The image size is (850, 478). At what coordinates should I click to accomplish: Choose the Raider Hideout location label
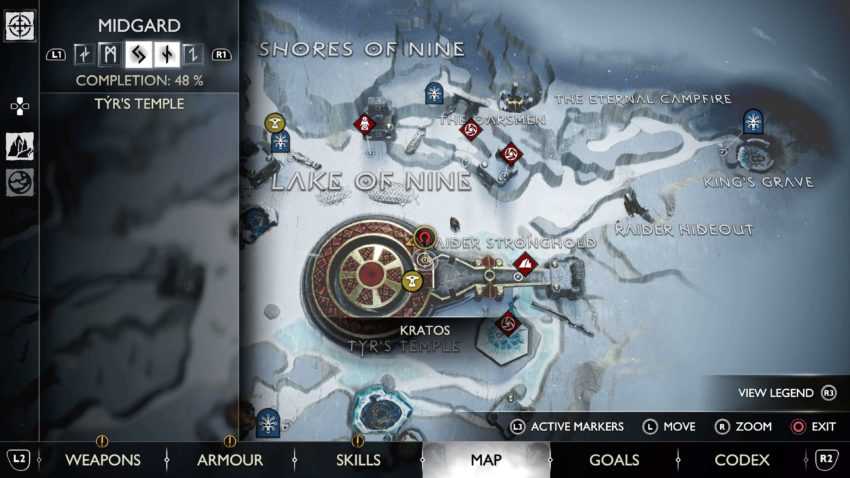pos(683,230)
